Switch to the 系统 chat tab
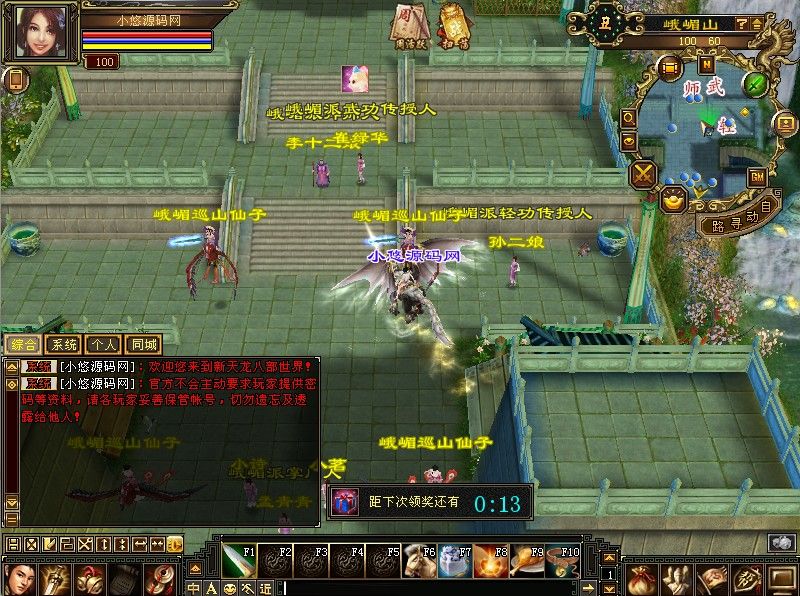The height and width of the screenshot is (596, 800). pyautogui.click(x=63, y=343)
